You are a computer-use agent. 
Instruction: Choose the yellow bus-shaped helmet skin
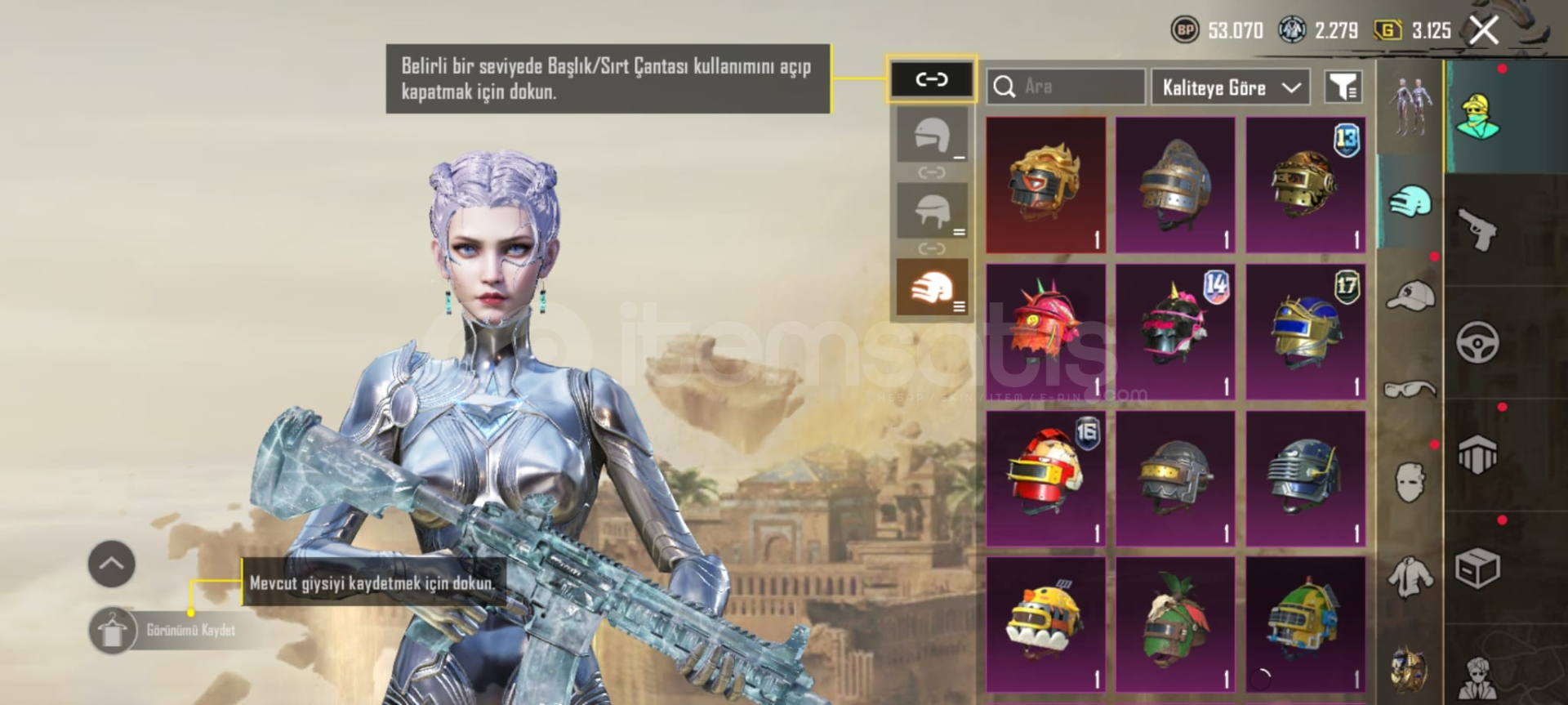coord(1045,623)
